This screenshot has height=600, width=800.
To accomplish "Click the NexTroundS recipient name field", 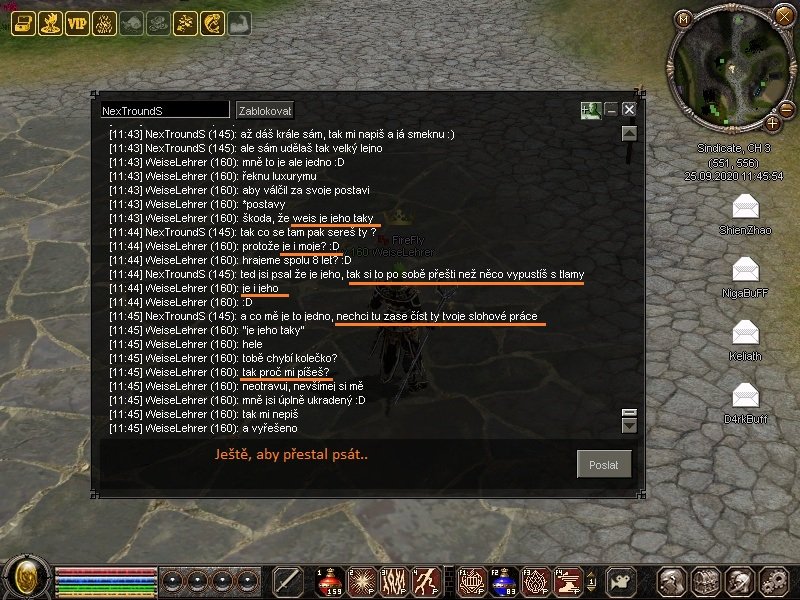I will point(164,110).
